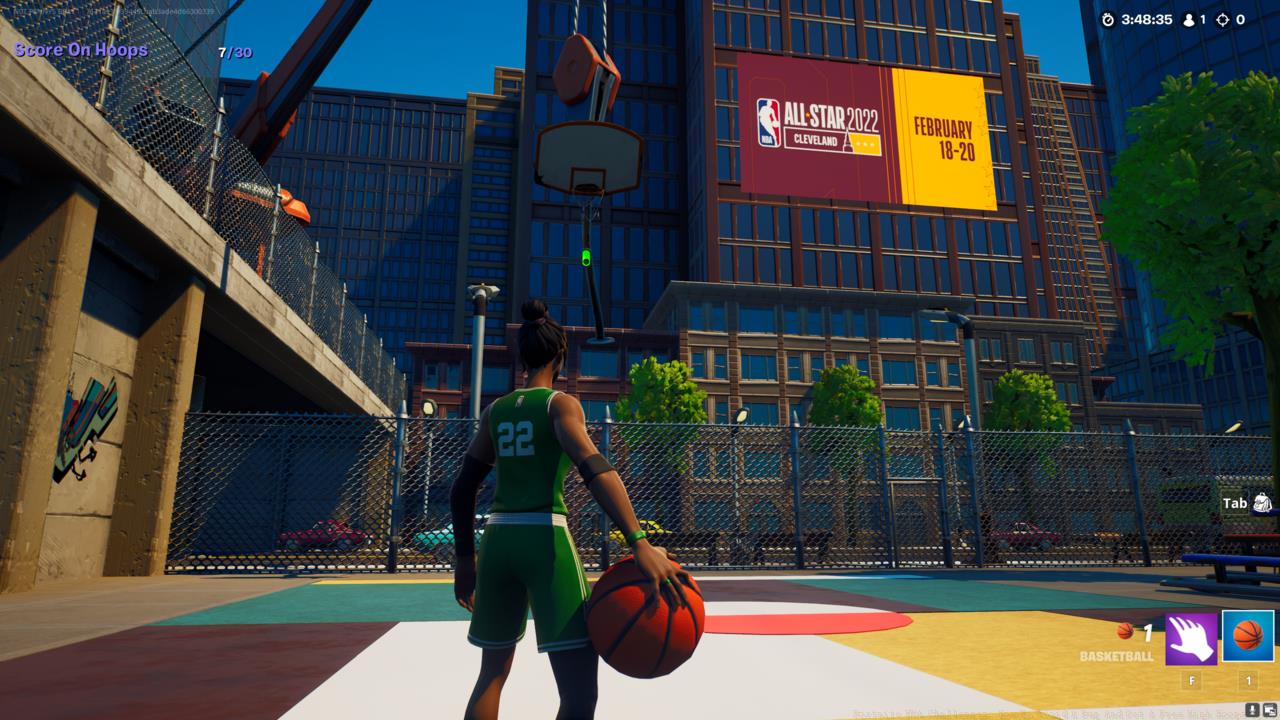Click the microphone icon in the corner
The image size is (1280, 720).
click(1252, 709)
